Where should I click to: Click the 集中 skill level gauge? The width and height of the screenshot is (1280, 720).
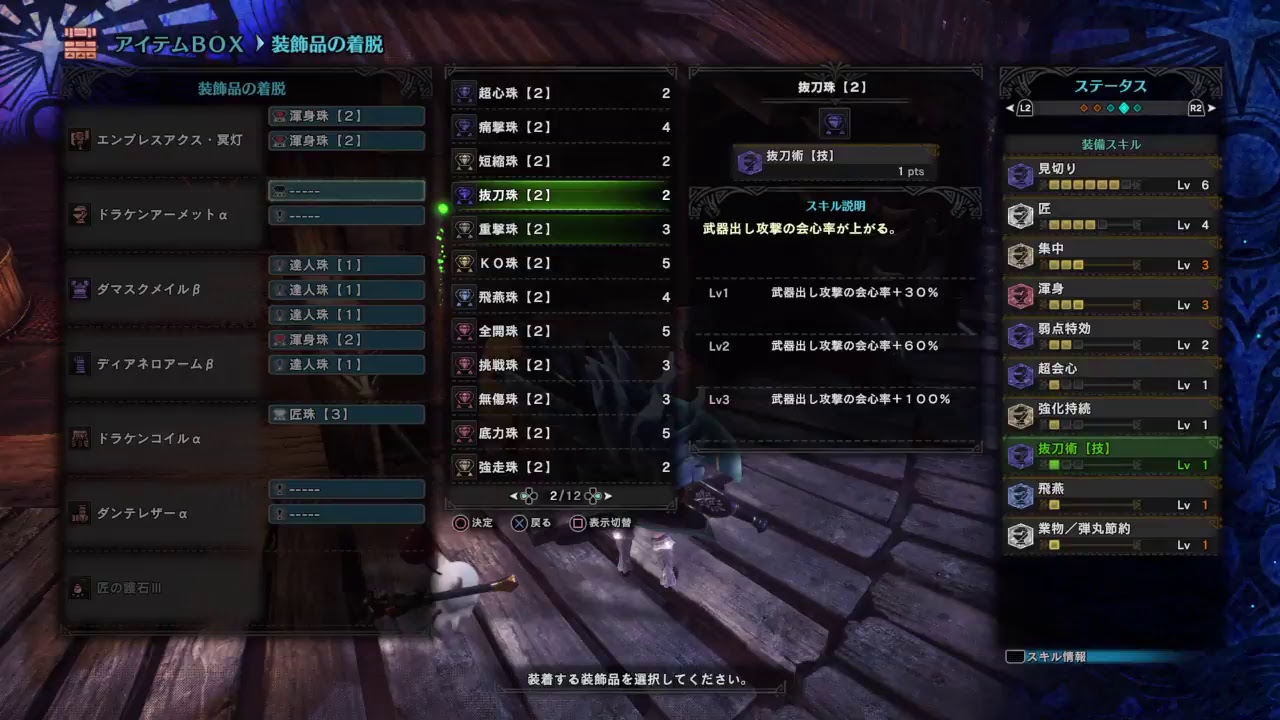(x=1065, y=265)
